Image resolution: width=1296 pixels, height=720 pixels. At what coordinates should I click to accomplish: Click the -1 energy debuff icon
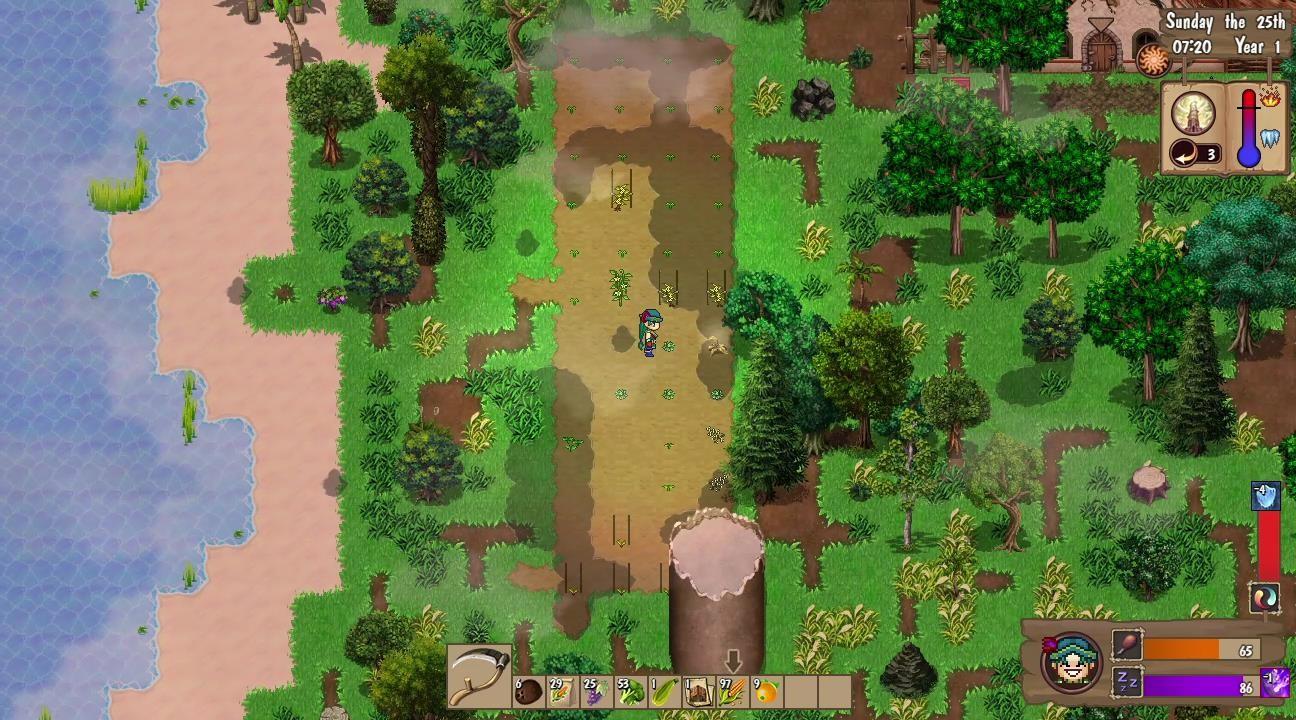click(1275, 682)
